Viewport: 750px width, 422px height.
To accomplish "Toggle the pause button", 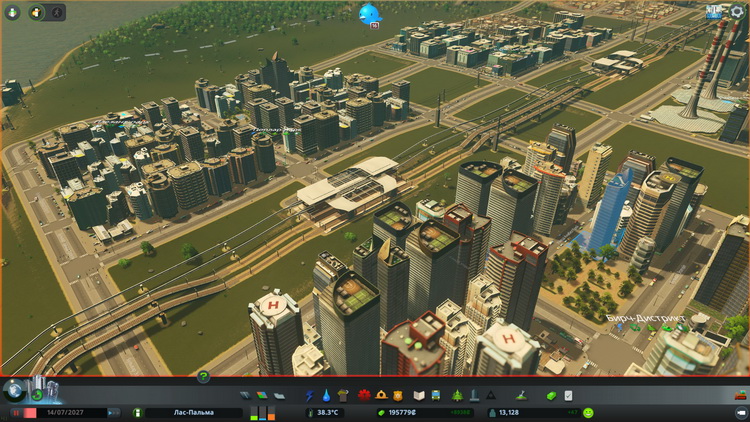I will [17, 412].
